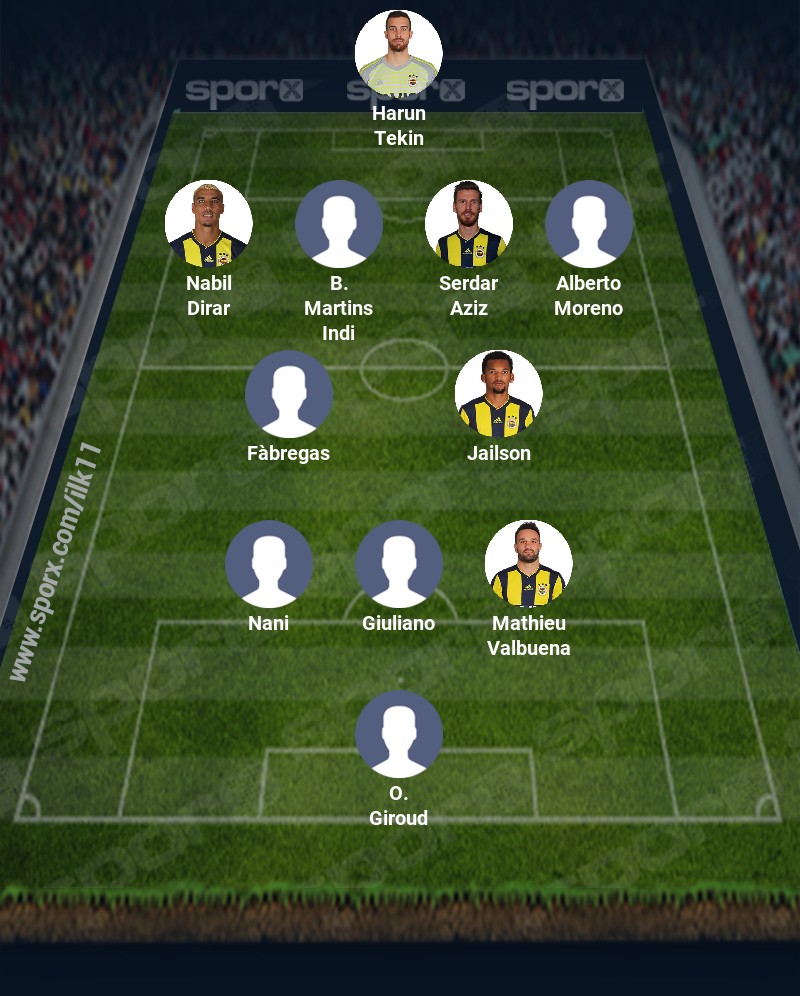Pick Alberto Moreno's player slot
Image resolution: width=800 pixels, height=996 pixels.
pyautogui.click(x=589, y=224)
